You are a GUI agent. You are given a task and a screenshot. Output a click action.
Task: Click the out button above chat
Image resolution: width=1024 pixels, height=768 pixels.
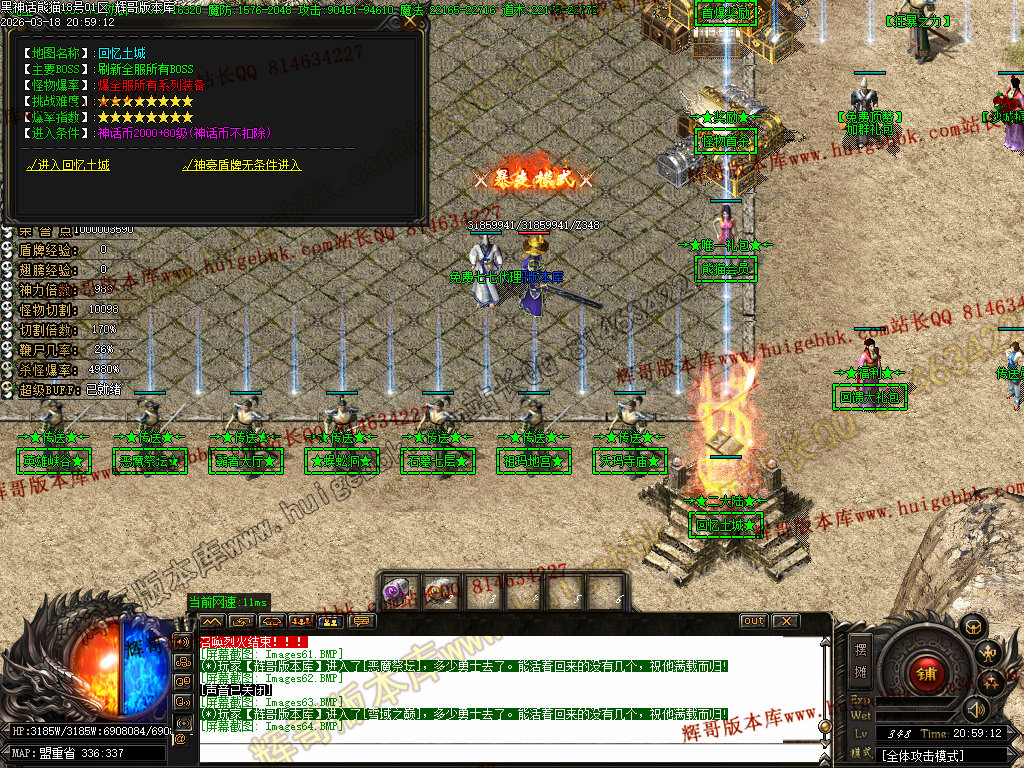[753, 621]
